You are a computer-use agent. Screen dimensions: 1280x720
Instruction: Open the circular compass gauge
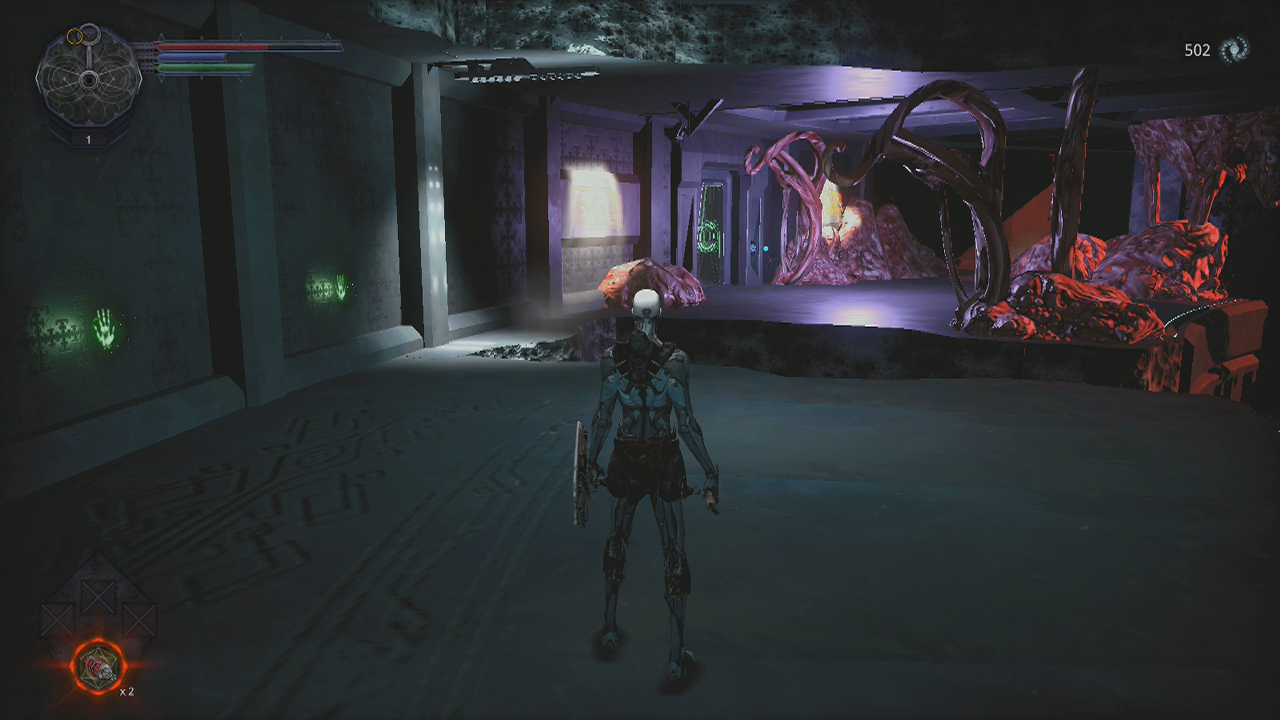coord(89,81)
